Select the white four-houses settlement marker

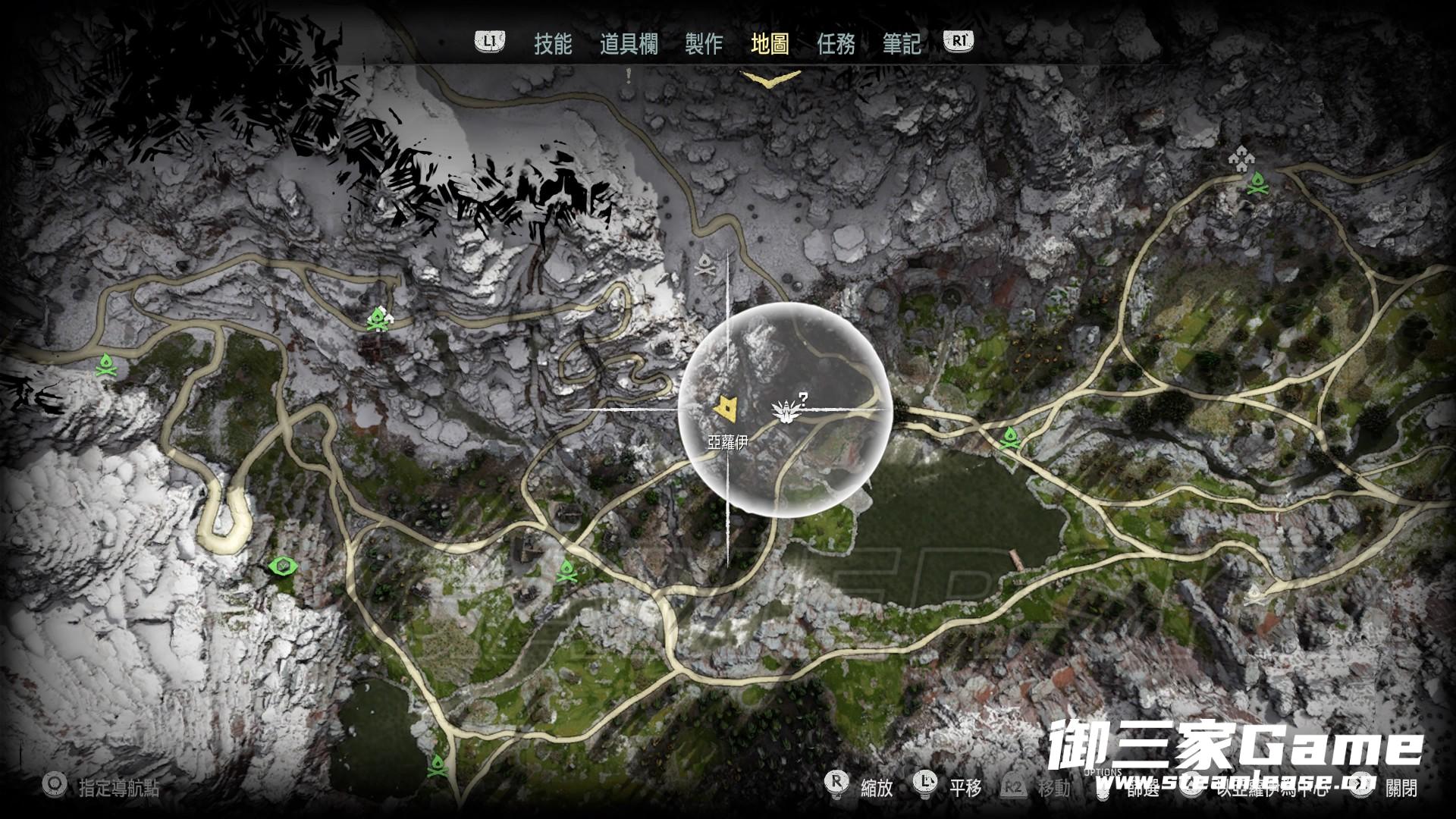click(1241, 157)
